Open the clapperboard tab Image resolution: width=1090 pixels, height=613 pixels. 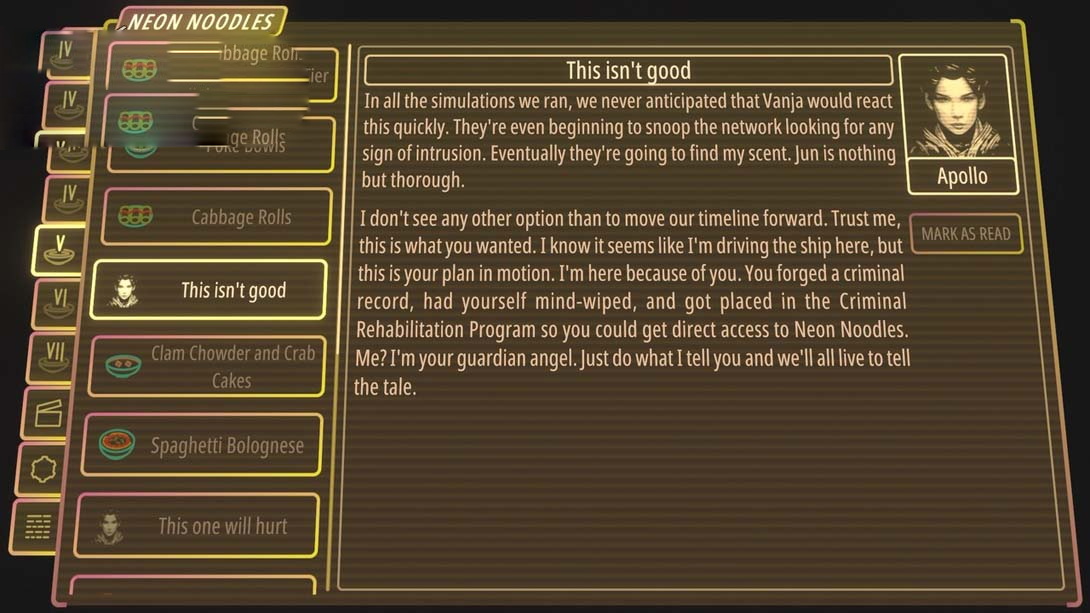47,413
